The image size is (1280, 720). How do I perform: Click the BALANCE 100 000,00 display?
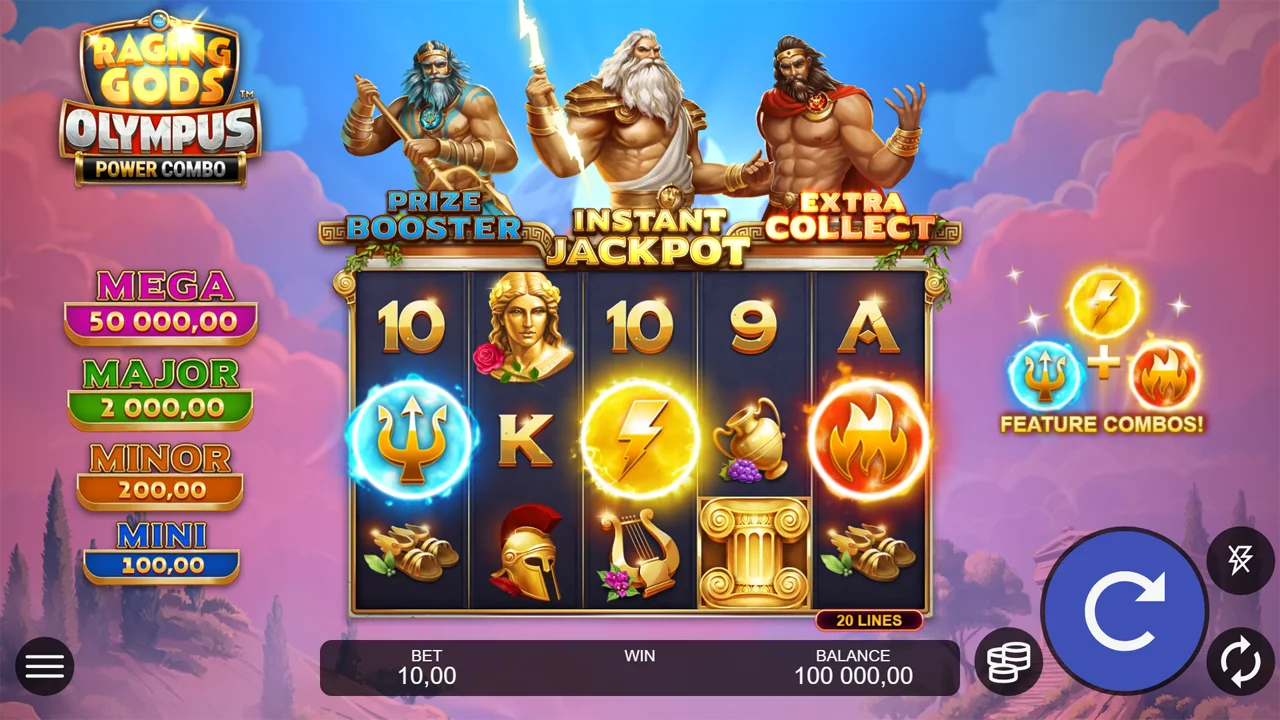click(x=855, y=667)
